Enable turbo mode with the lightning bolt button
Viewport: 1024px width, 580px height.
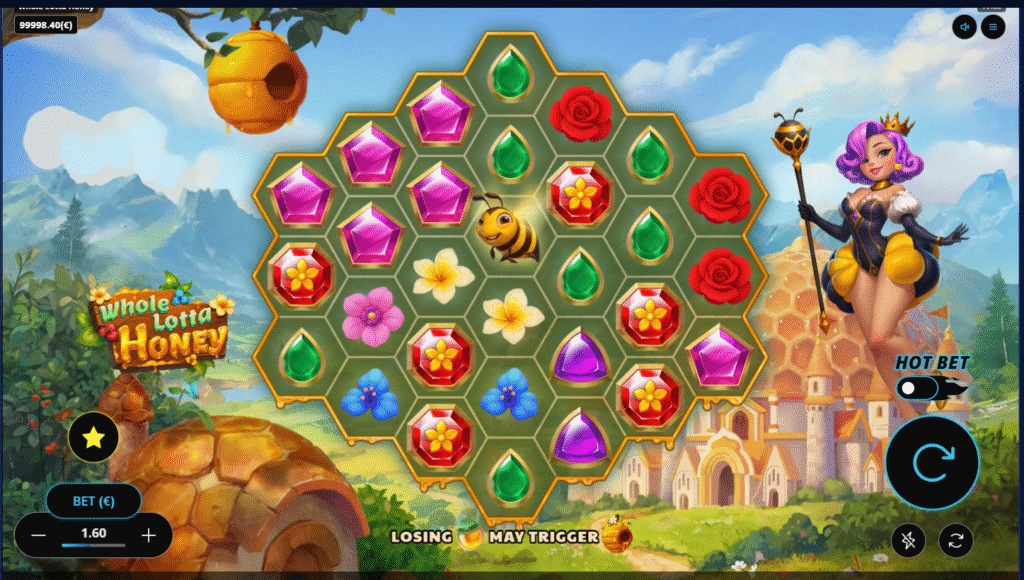point(909,540)
